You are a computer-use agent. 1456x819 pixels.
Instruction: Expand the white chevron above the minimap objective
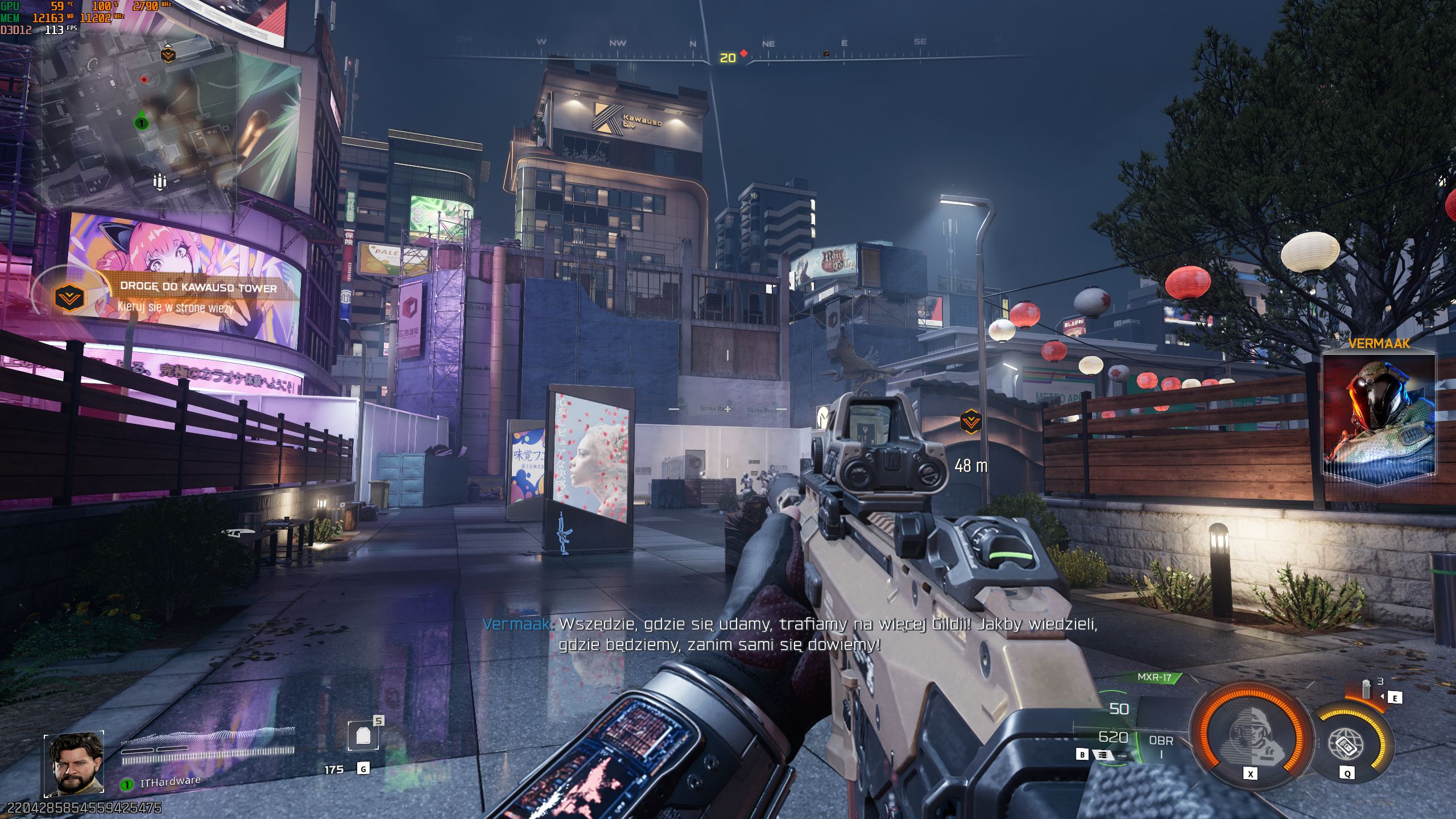point(168,45)
